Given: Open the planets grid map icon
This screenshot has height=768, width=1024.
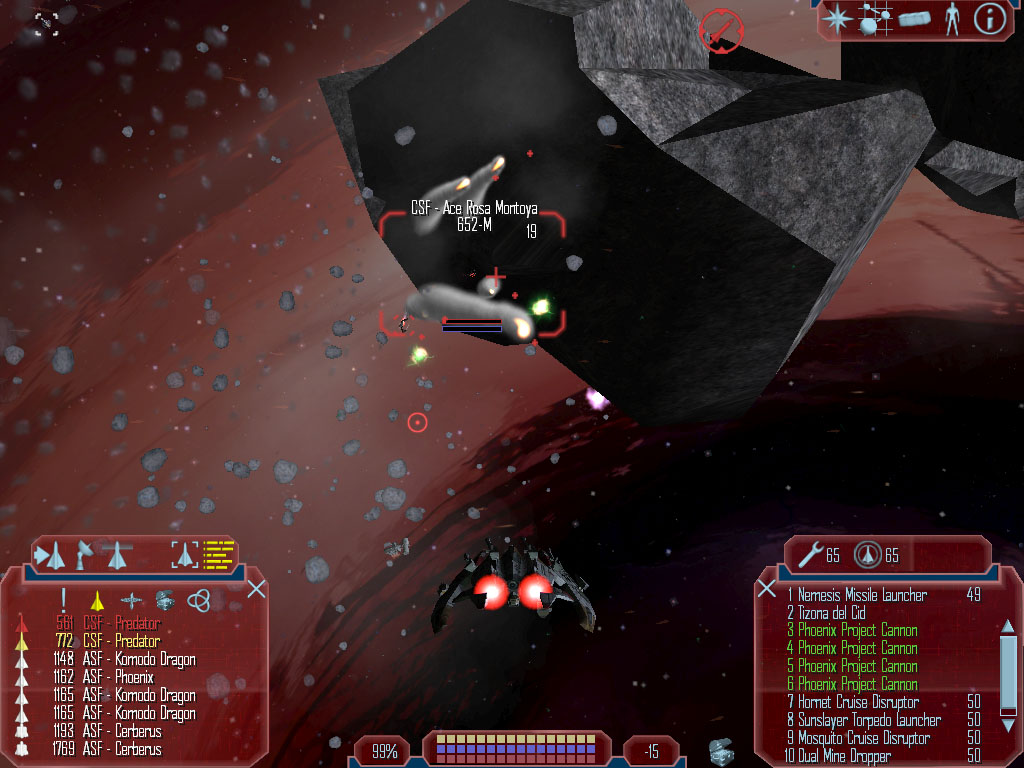Looking at the screenshot, I should pos(876,18).
